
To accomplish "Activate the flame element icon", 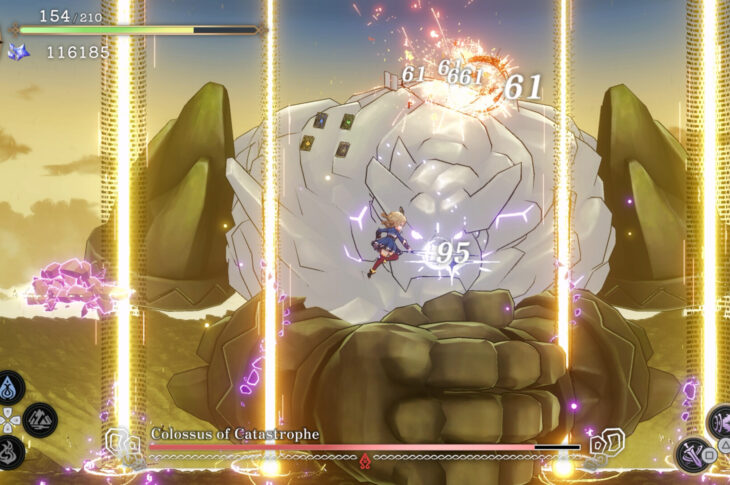I will (x=11, y=450).
